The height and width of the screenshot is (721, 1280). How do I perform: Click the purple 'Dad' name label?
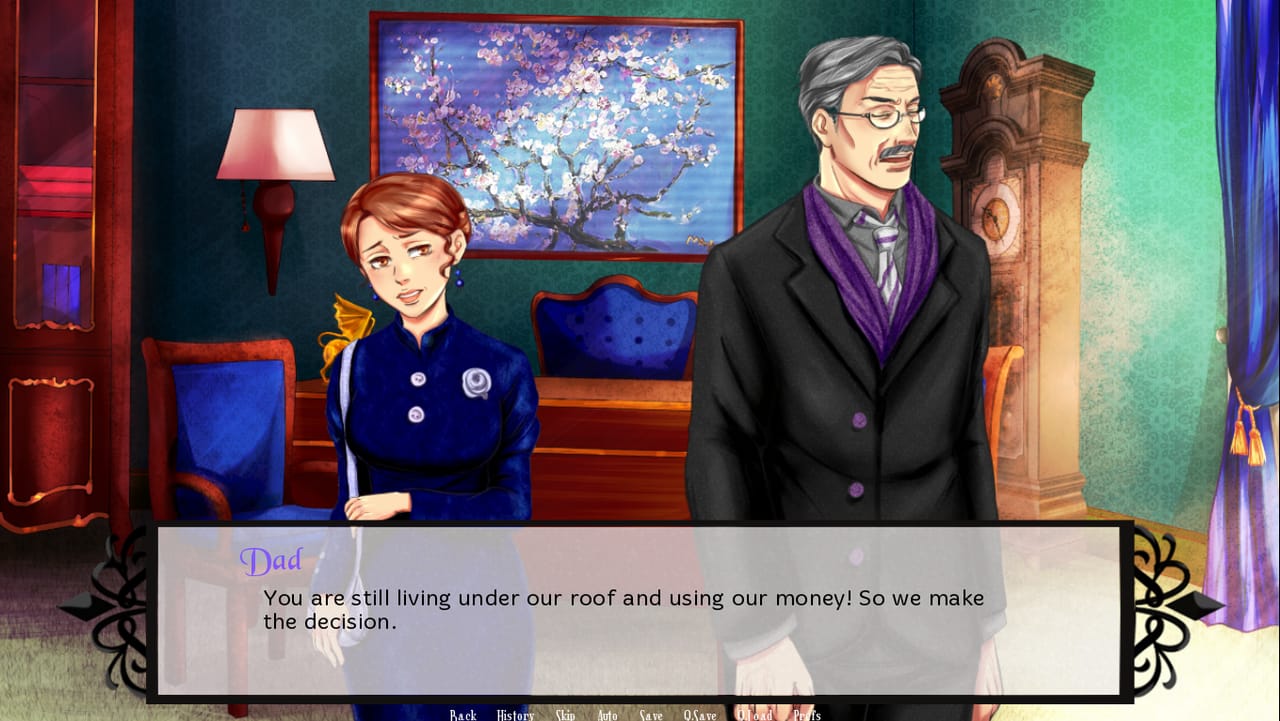[x=271, y=560]
